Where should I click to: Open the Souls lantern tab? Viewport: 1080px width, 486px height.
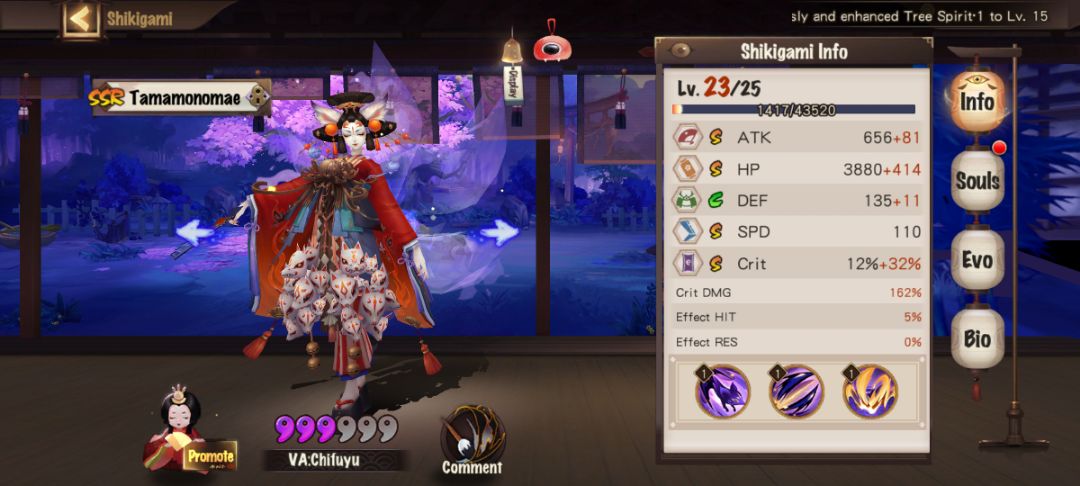pos(977,181)
